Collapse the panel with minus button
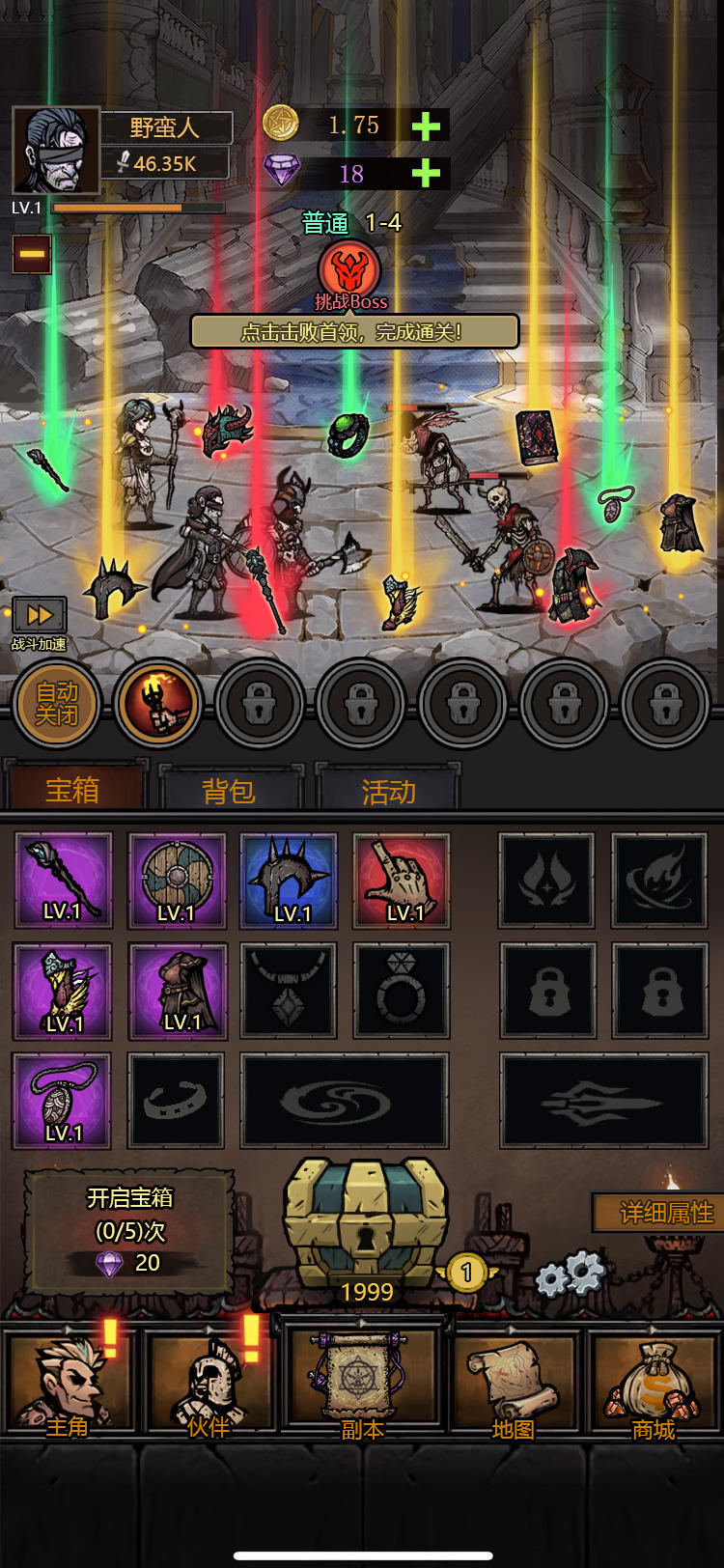 pyautogui.click(x=32, y=254)
